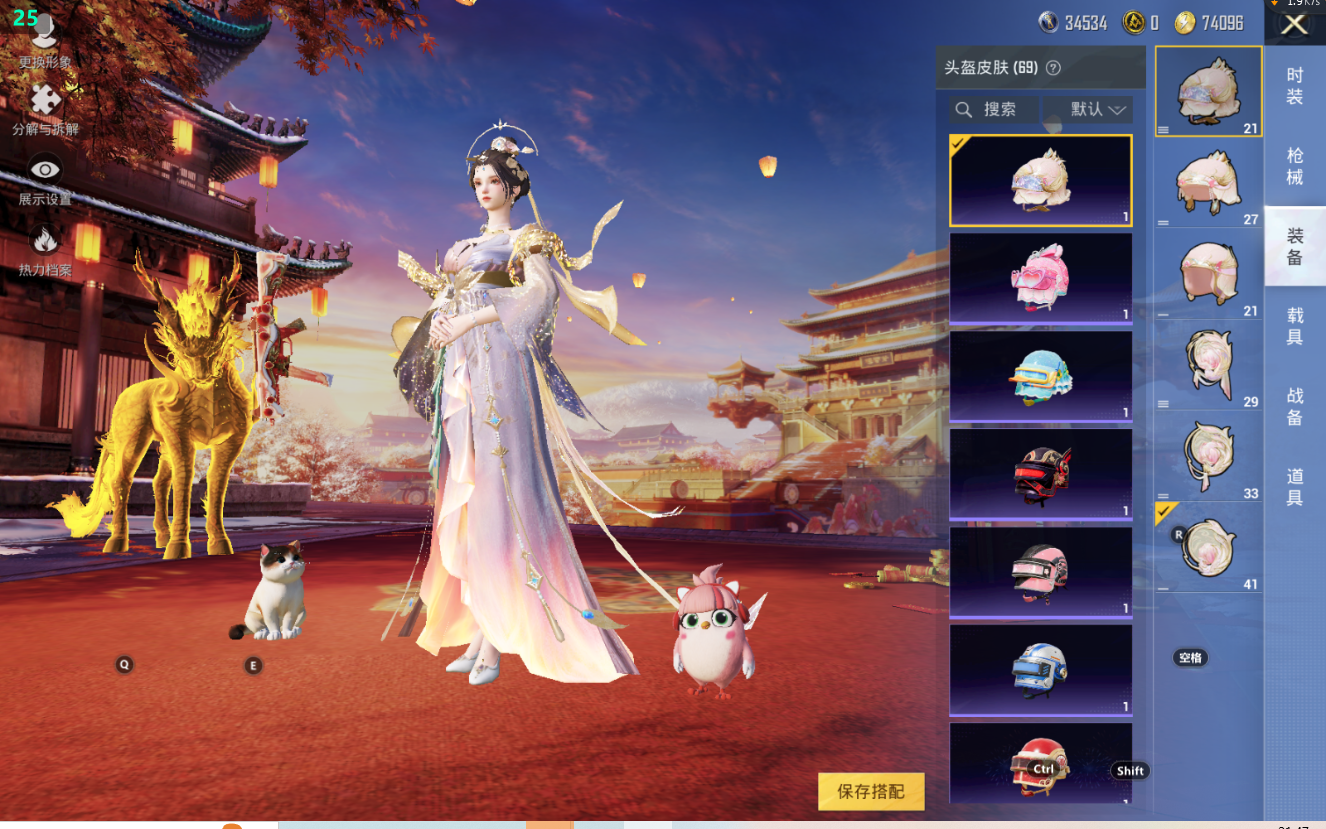Select the 装备 tab
The height and width of the screenshot is (829, 1326).
[1294, 246]
